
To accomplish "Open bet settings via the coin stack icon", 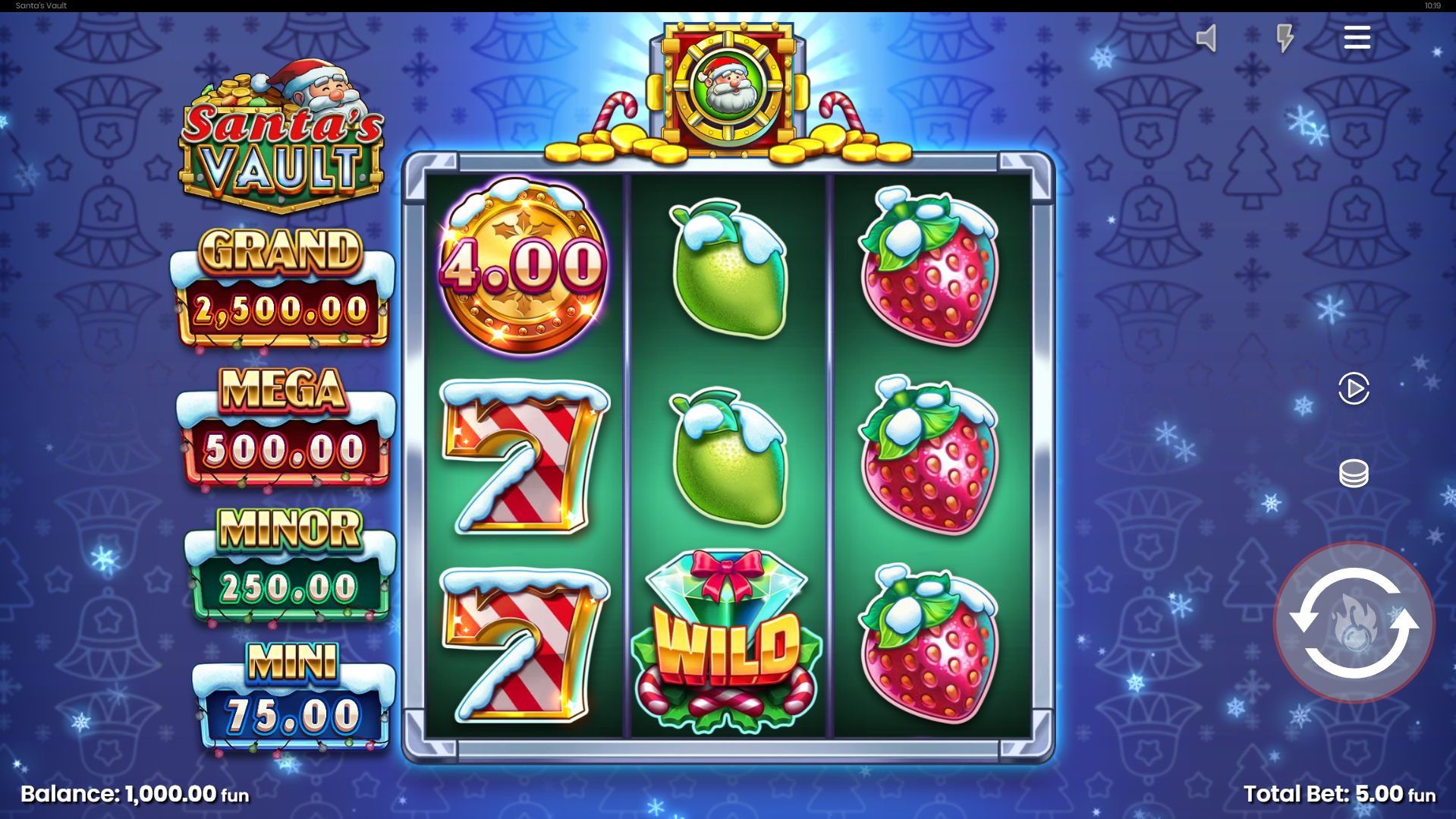I will tap(1354, 472).
